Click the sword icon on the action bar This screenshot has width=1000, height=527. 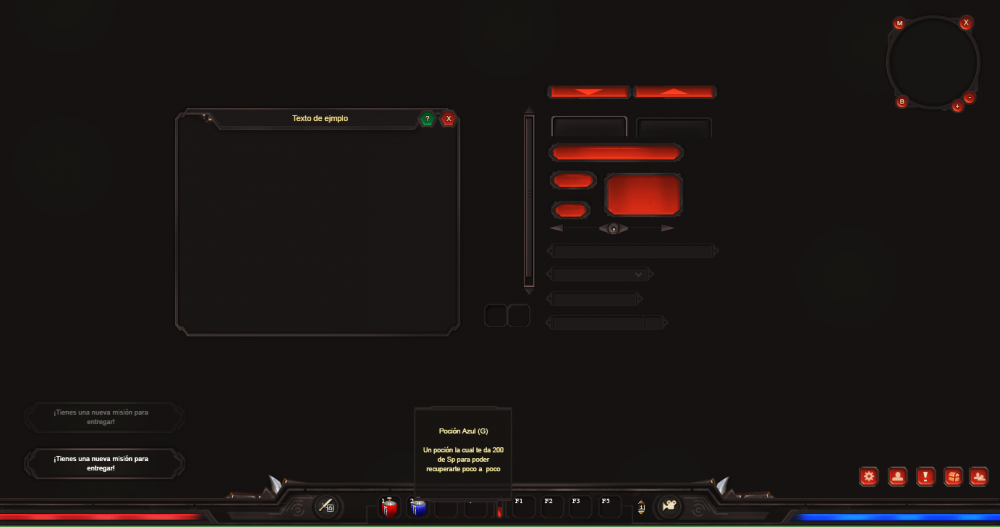click(x=327, y=506)
